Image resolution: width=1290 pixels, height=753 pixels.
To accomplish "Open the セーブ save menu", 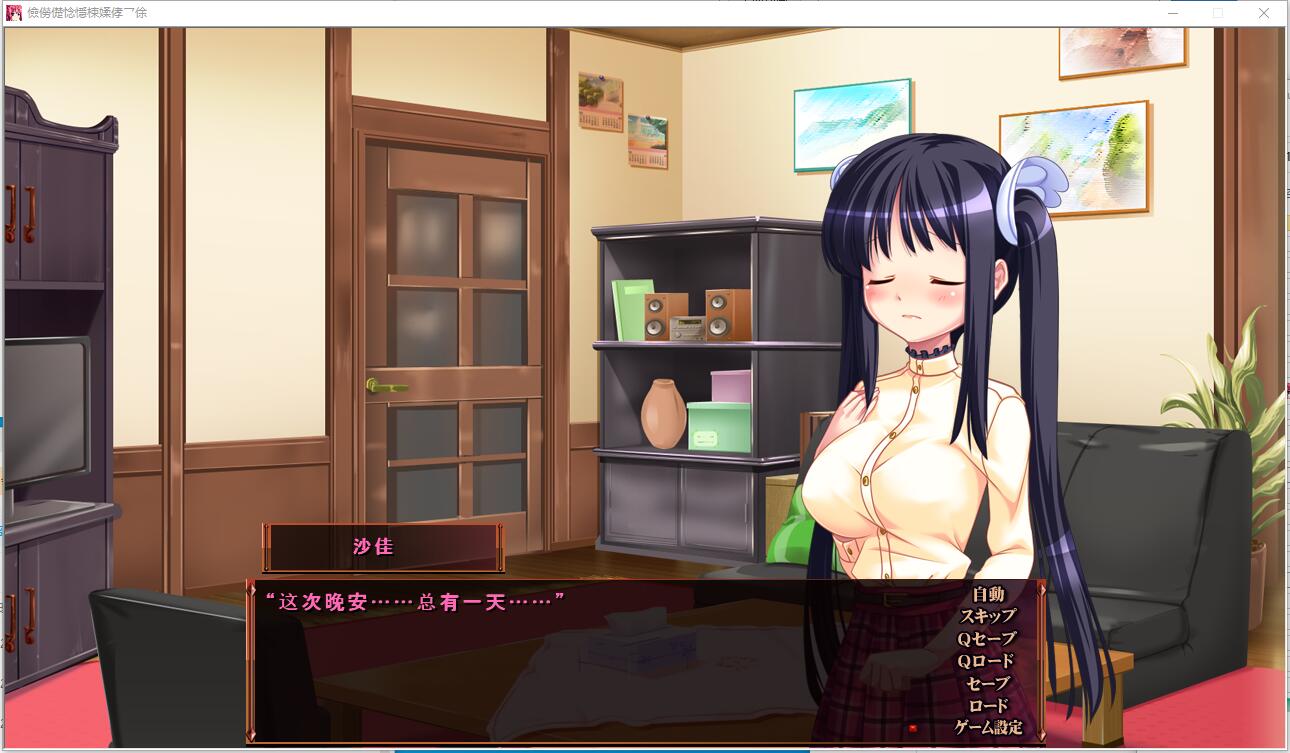I will click(987, 683).
